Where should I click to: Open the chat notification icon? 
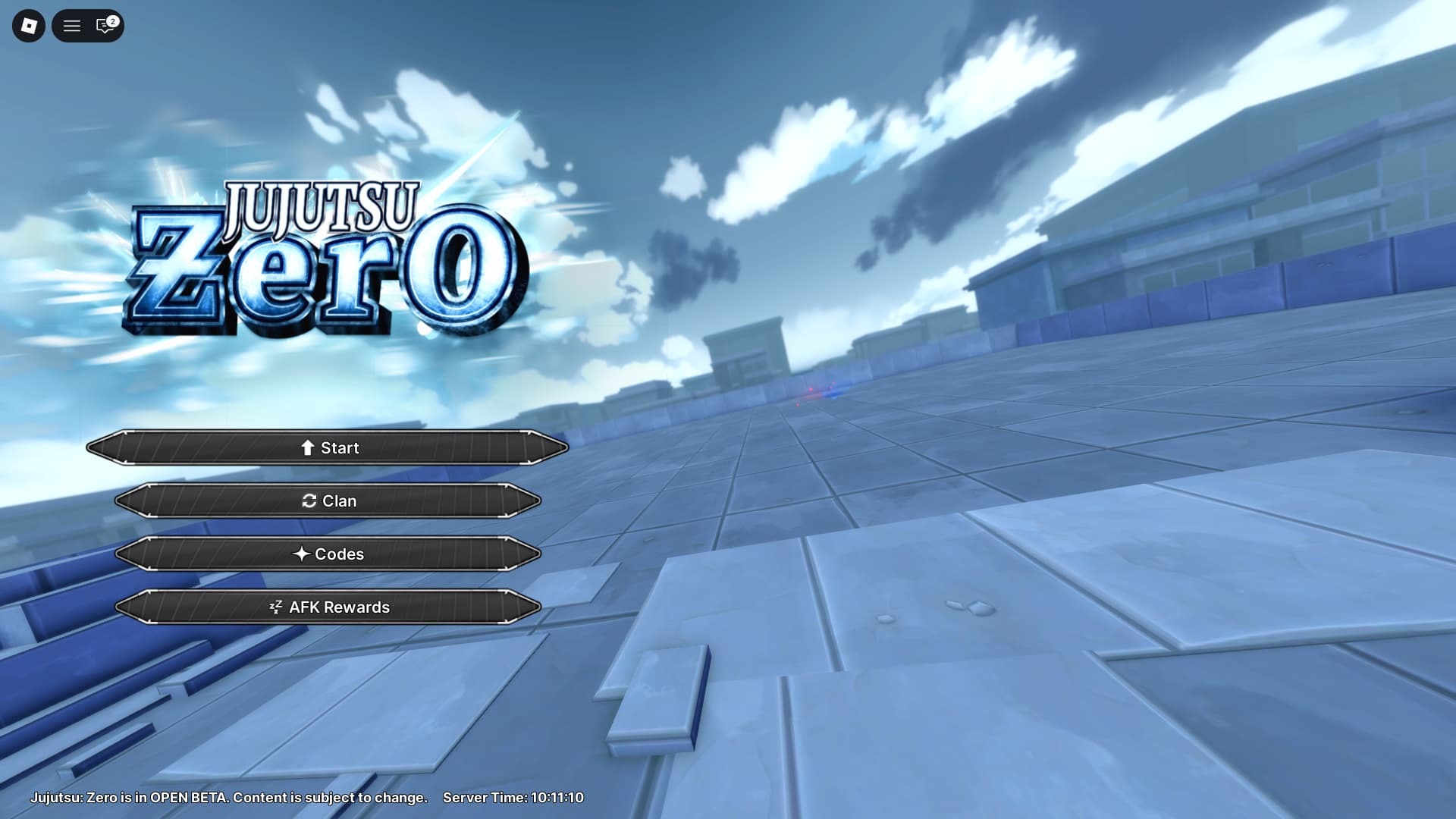coord(102,27)
